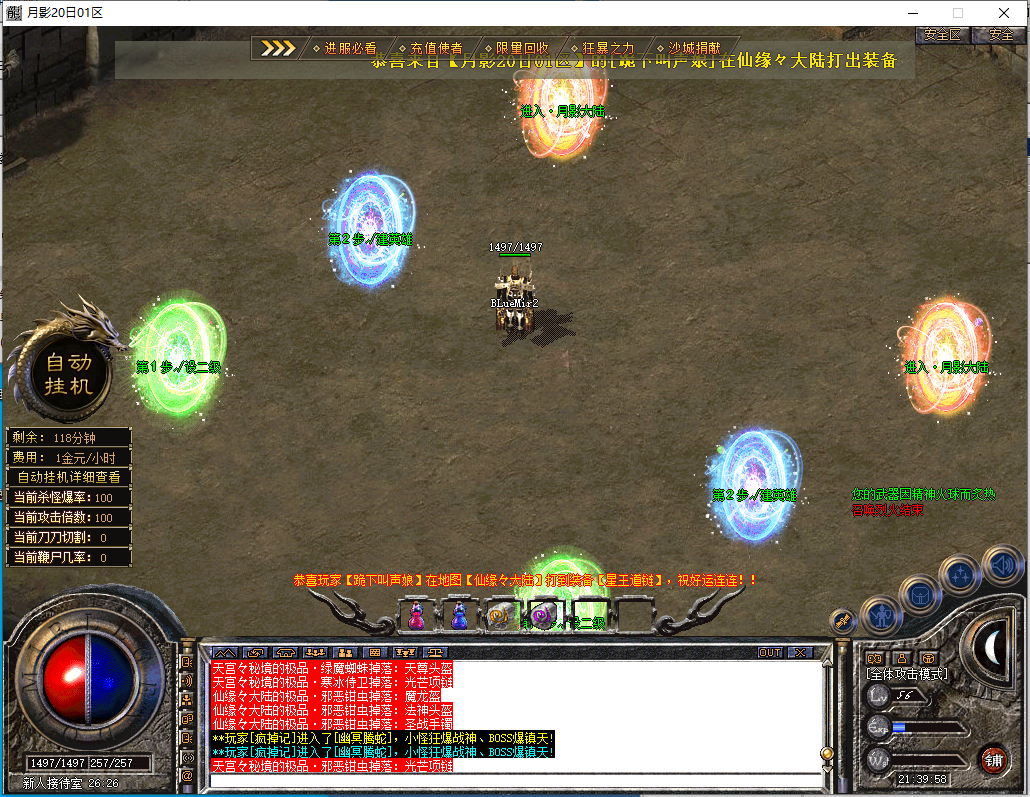Use the red potion in the first belt slot
Image resolution: width=1030 pixels, height=797 pixels.
point(416,615)
